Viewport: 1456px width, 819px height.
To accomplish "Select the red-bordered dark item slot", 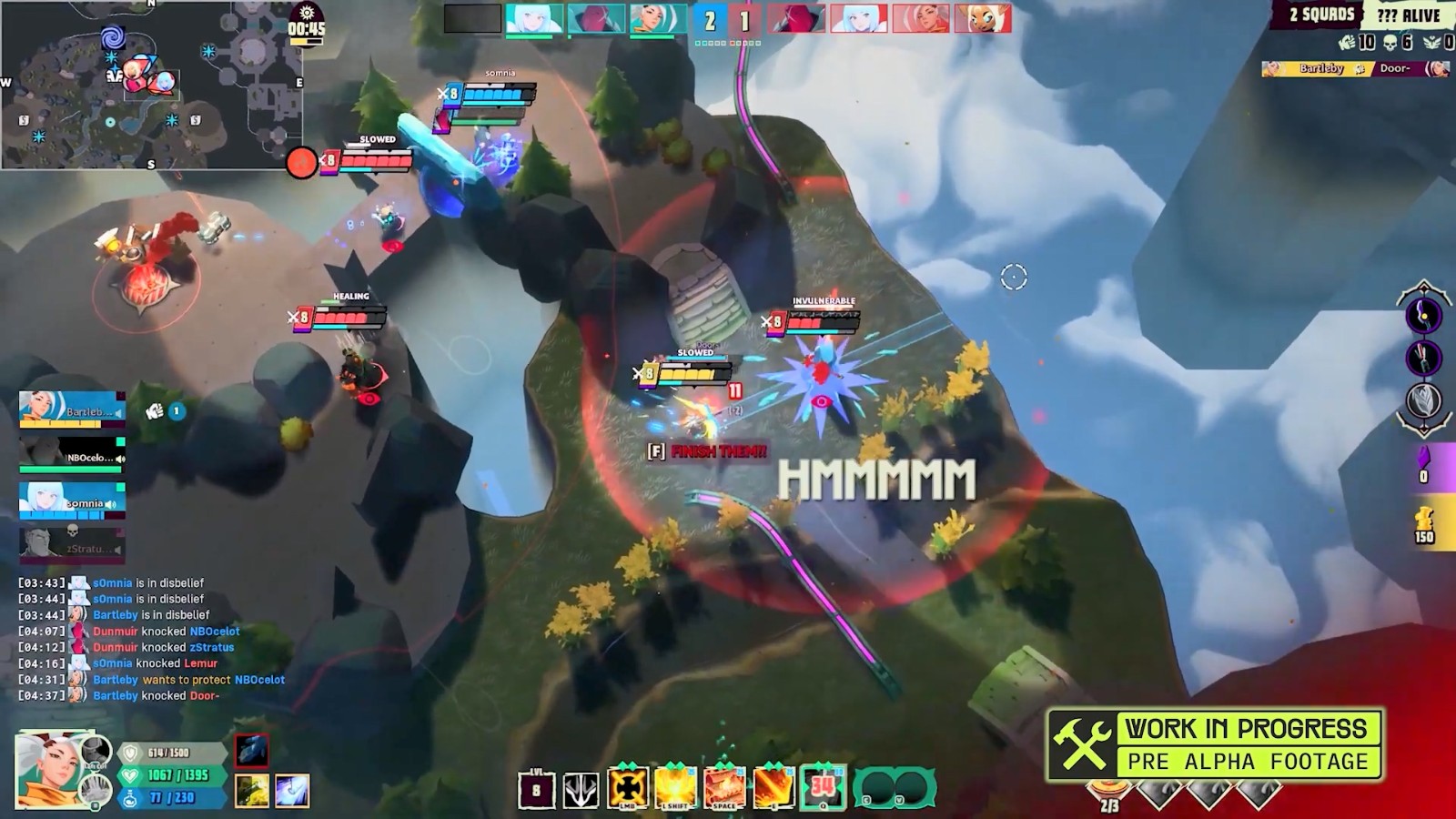I will (x=252, y=751).
